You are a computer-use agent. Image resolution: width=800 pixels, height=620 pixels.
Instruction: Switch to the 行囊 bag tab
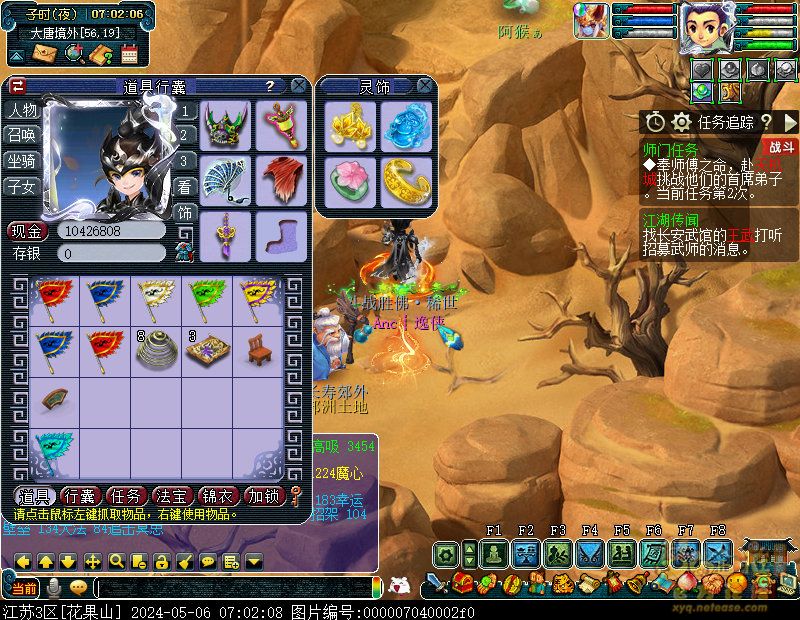pyautogui.click(x=79, y=496)
